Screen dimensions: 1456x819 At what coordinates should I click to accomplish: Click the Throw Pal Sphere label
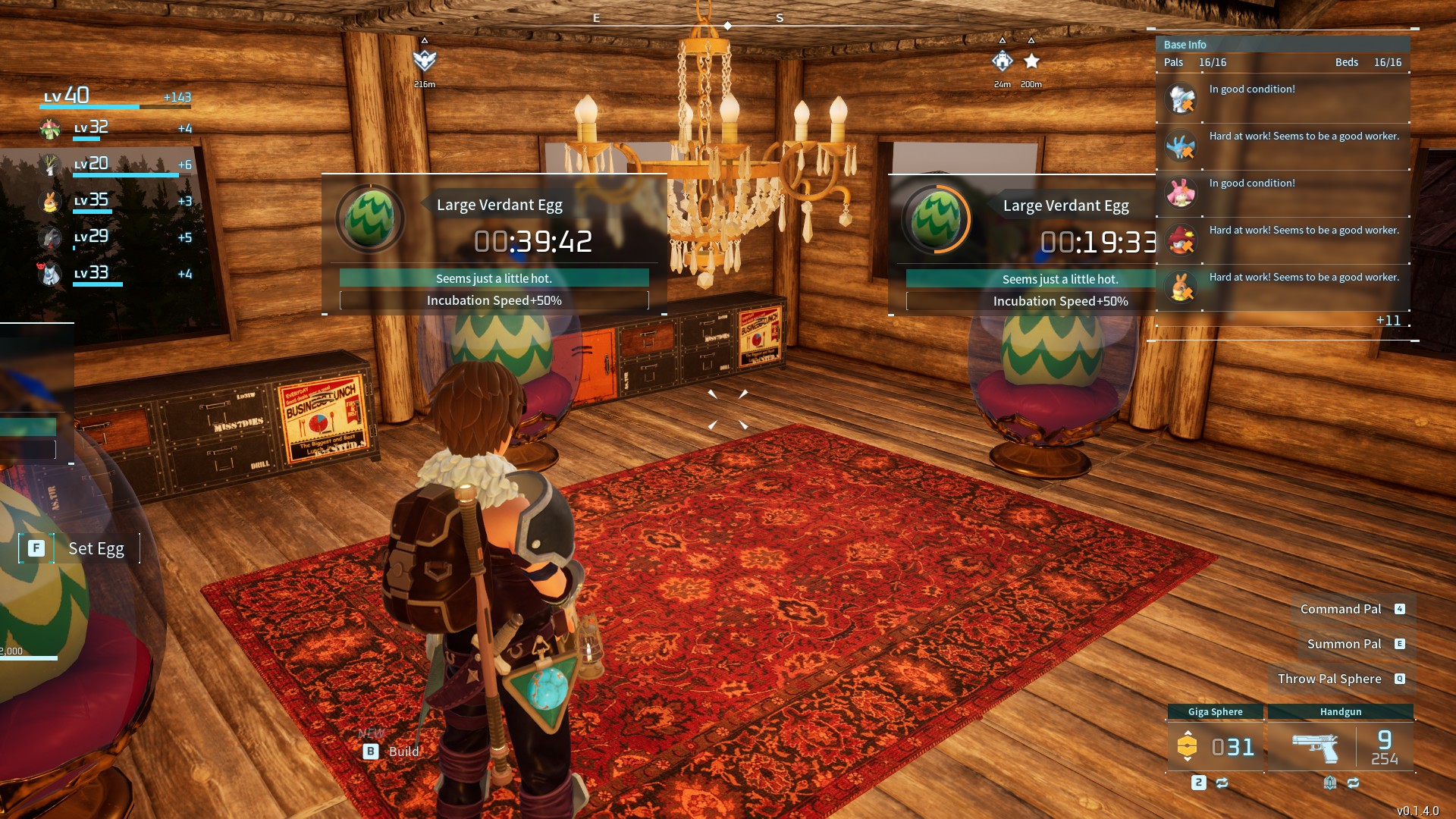pyautogui.click(x=1329, y=679)
